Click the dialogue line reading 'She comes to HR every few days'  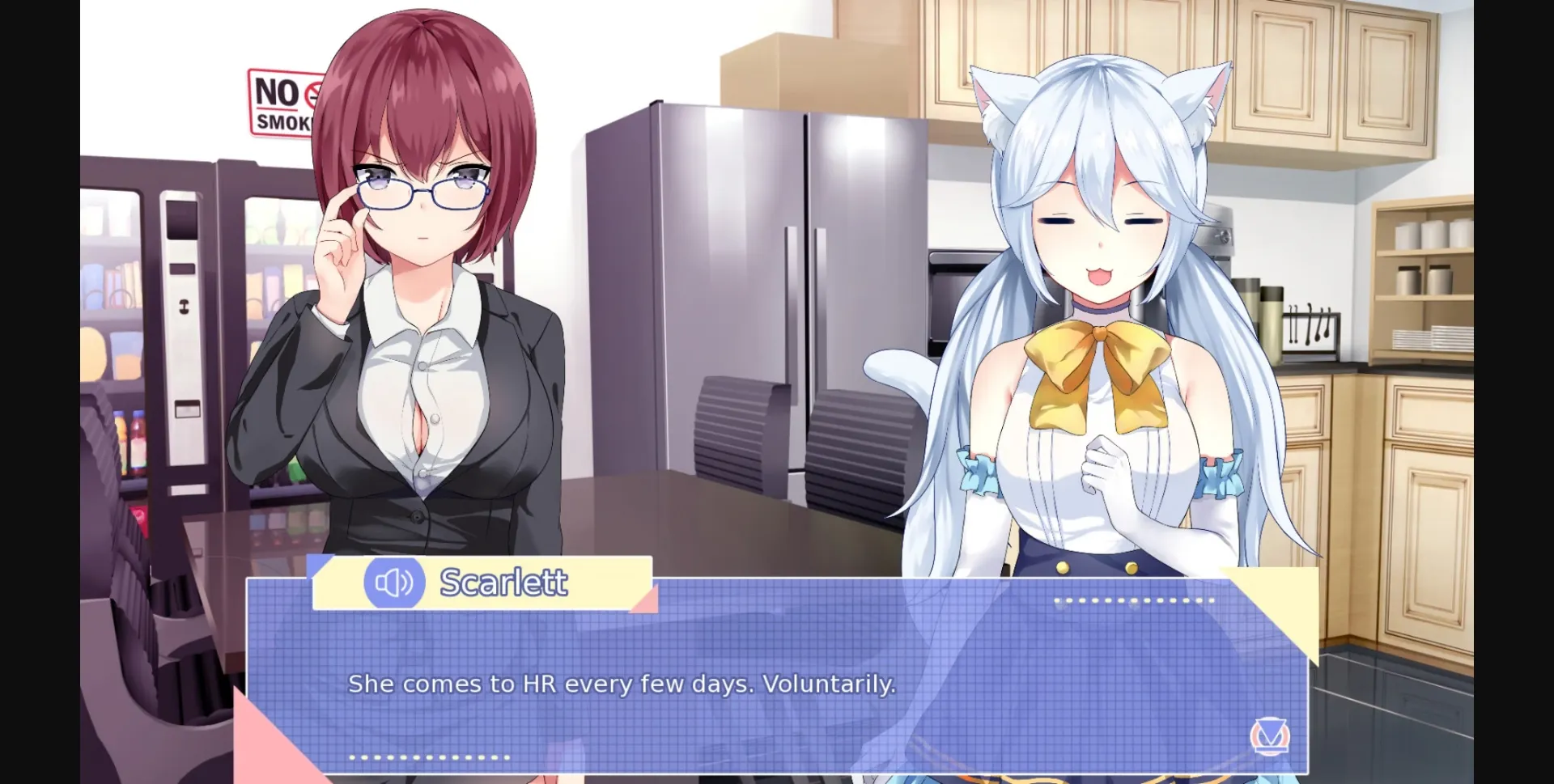point(622,684)
